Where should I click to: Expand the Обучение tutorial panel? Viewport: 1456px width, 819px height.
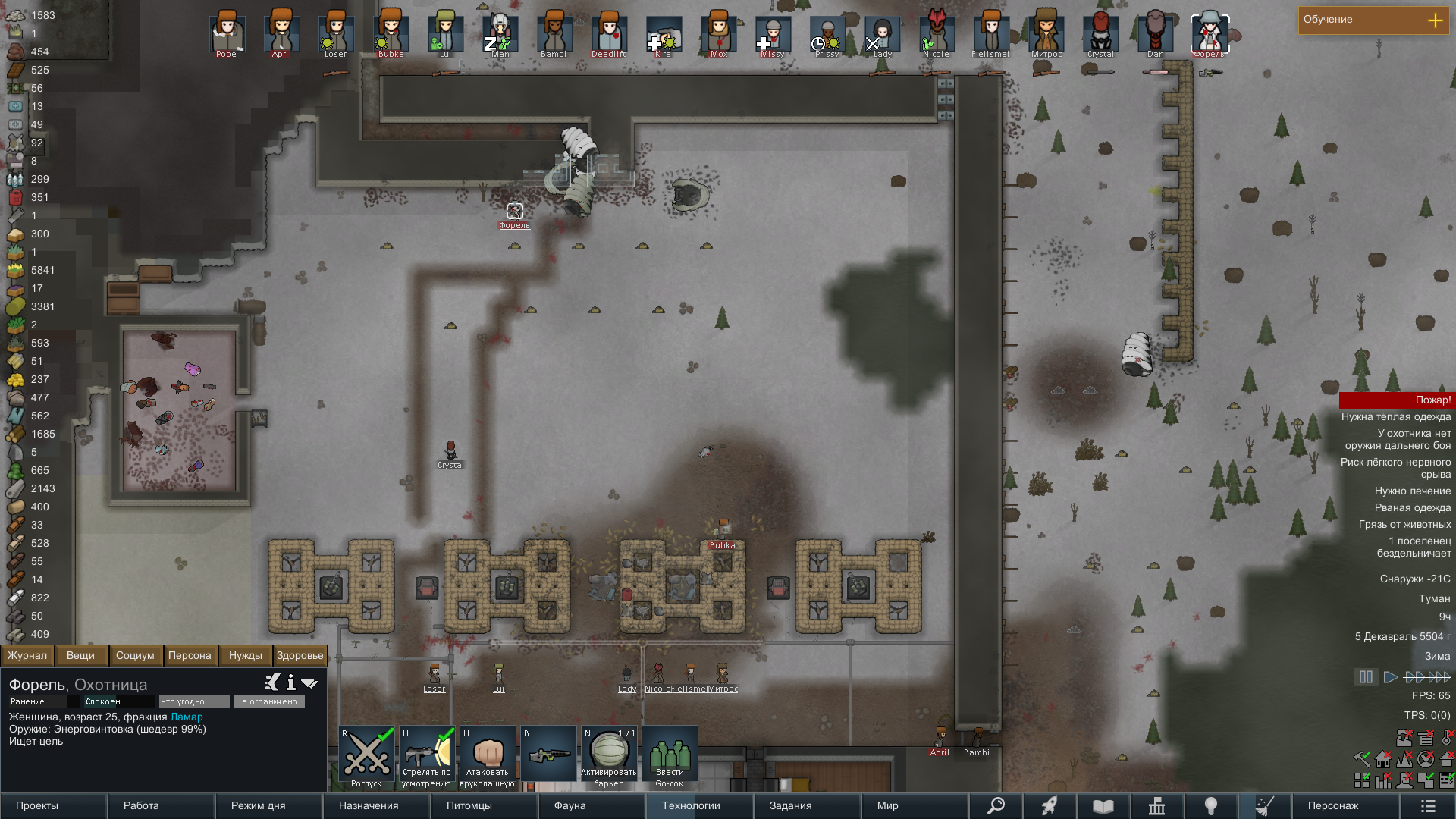pos(1435,20)
